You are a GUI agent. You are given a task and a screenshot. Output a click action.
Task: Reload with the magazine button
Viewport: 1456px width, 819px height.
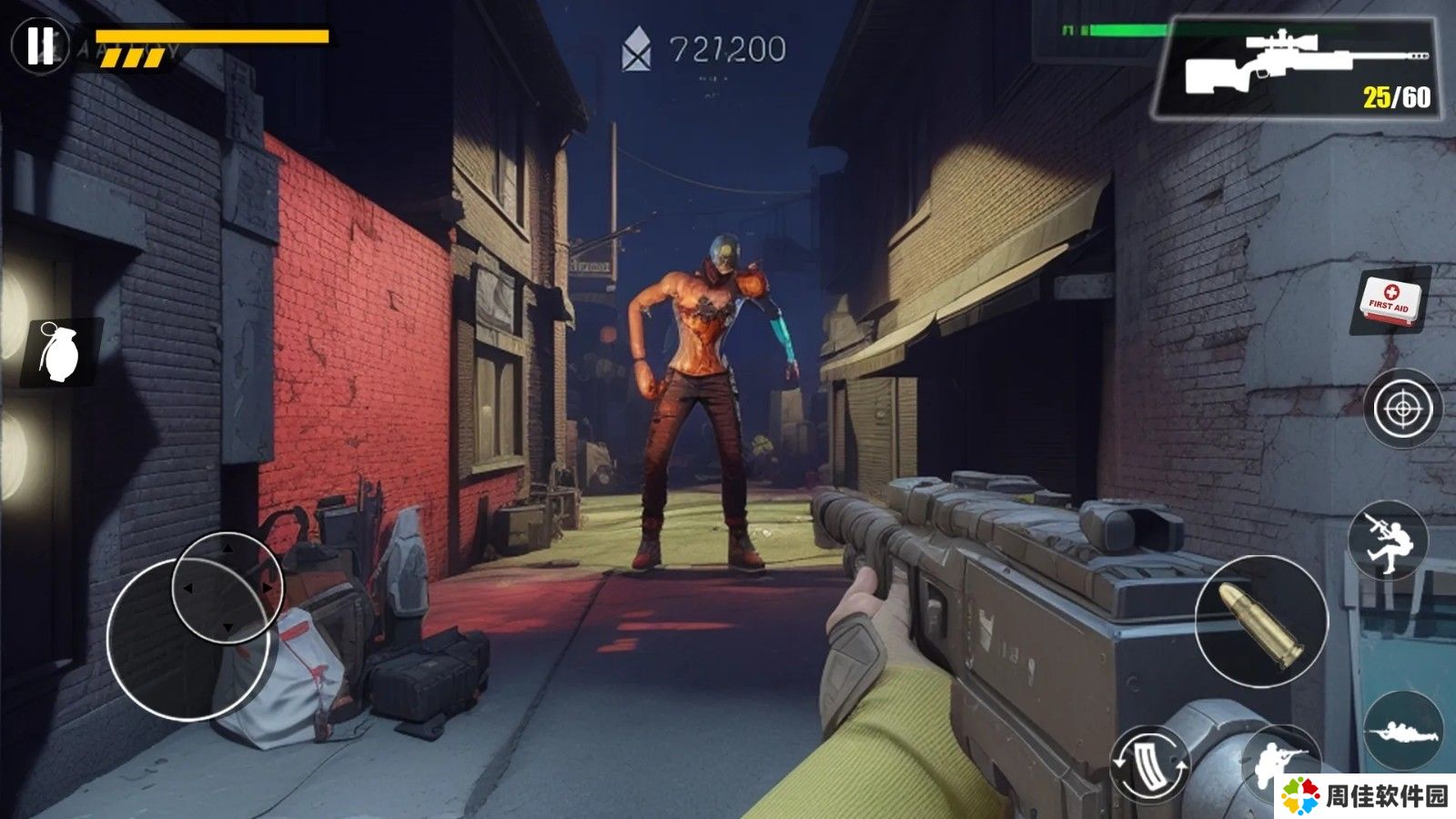[1149, 764]
